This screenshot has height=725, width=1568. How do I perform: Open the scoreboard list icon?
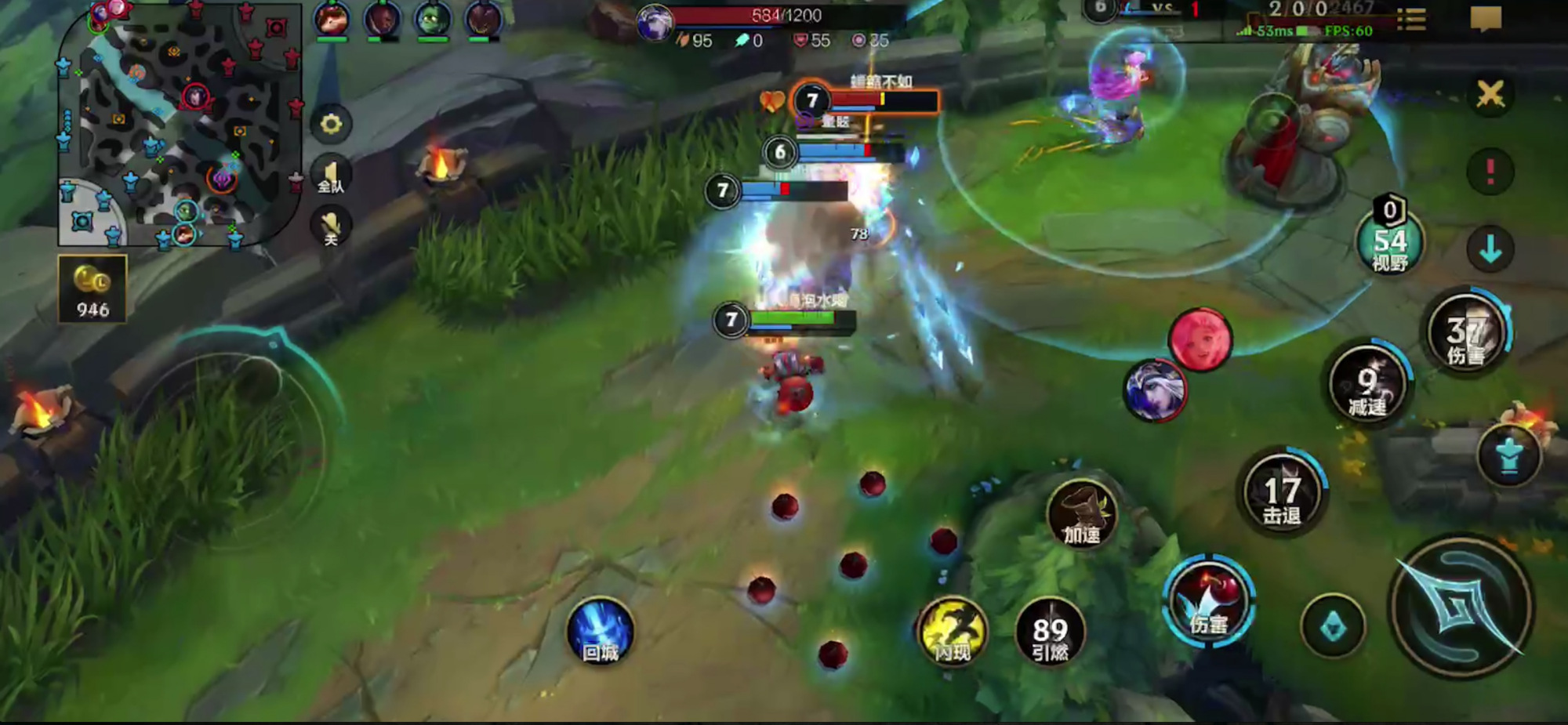click(x=1411, y=20)
